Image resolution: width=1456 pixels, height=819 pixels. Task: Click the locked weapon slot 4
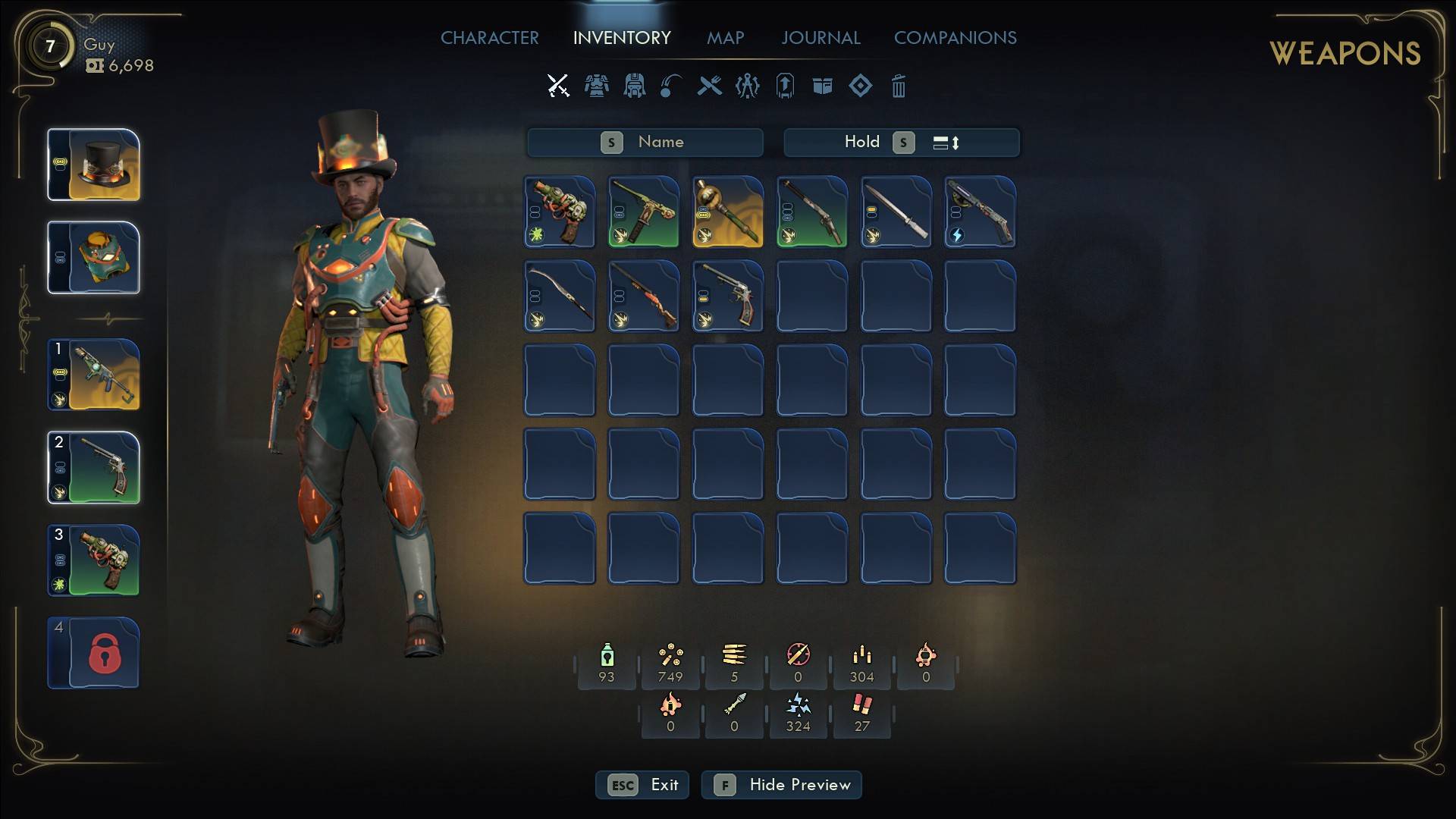94,654
